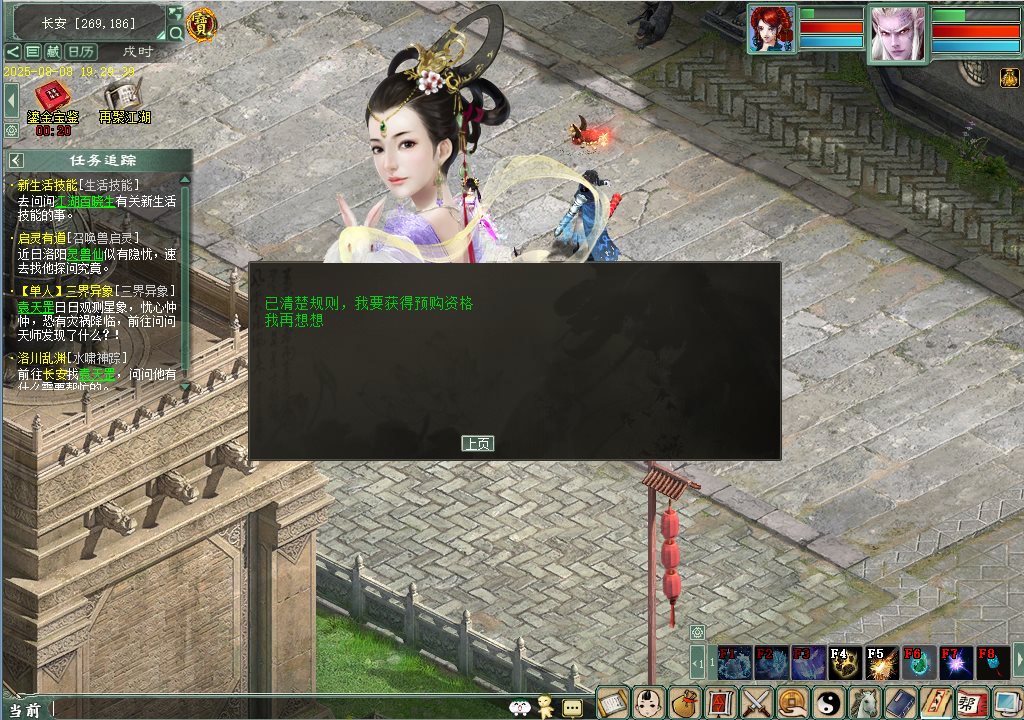Open the 帮 guild icon
This screenshot has width=1024, height=720.
(972, 703)
